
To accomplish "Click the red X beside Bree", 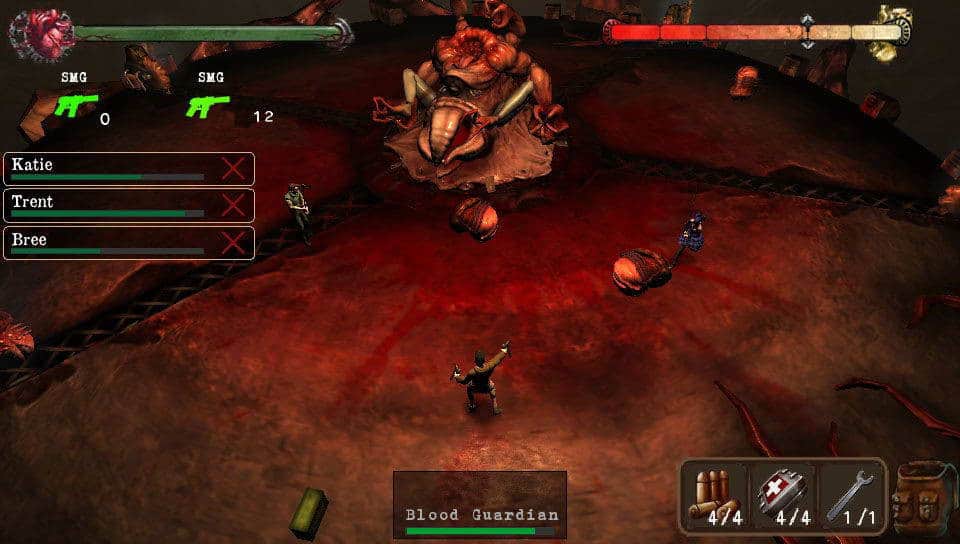I will point(233,243).
